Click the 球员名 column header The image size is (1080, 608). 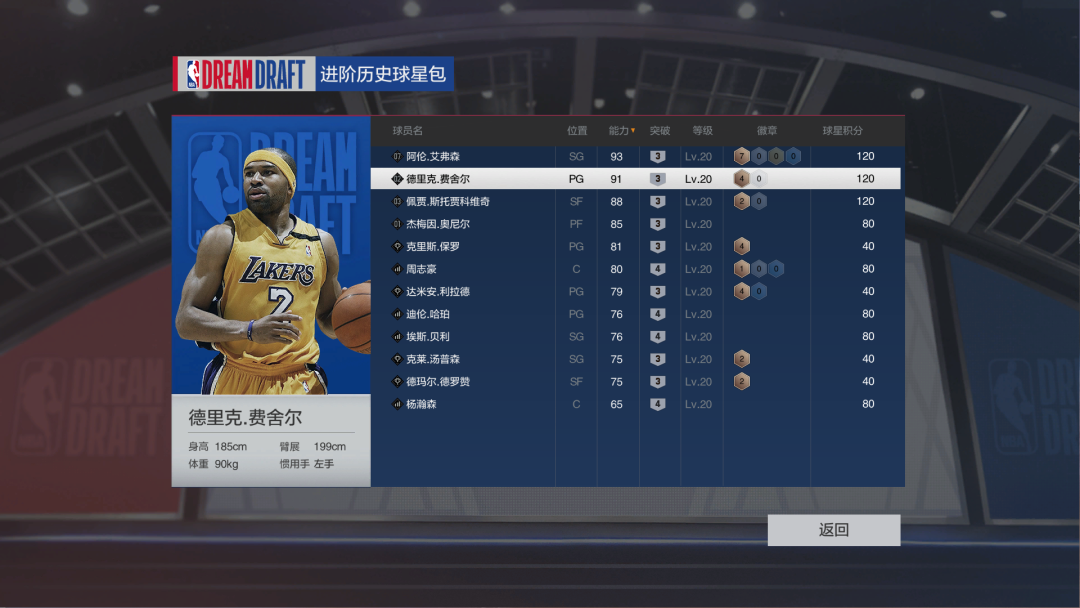pos(408,131)
